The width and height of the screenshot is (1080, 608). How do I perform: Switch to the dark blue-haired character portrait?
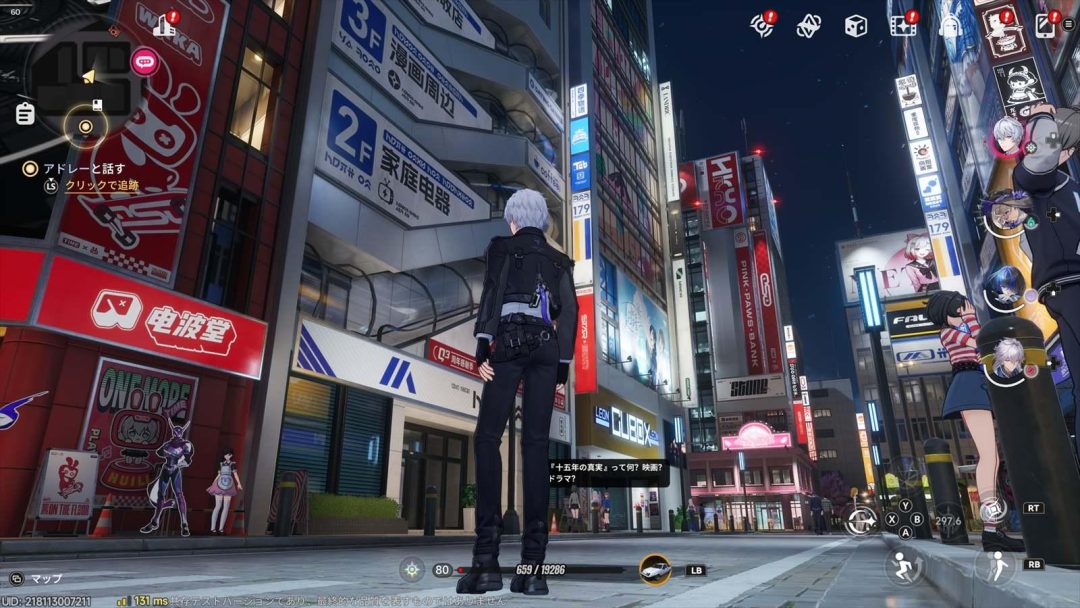(1004, 288)
